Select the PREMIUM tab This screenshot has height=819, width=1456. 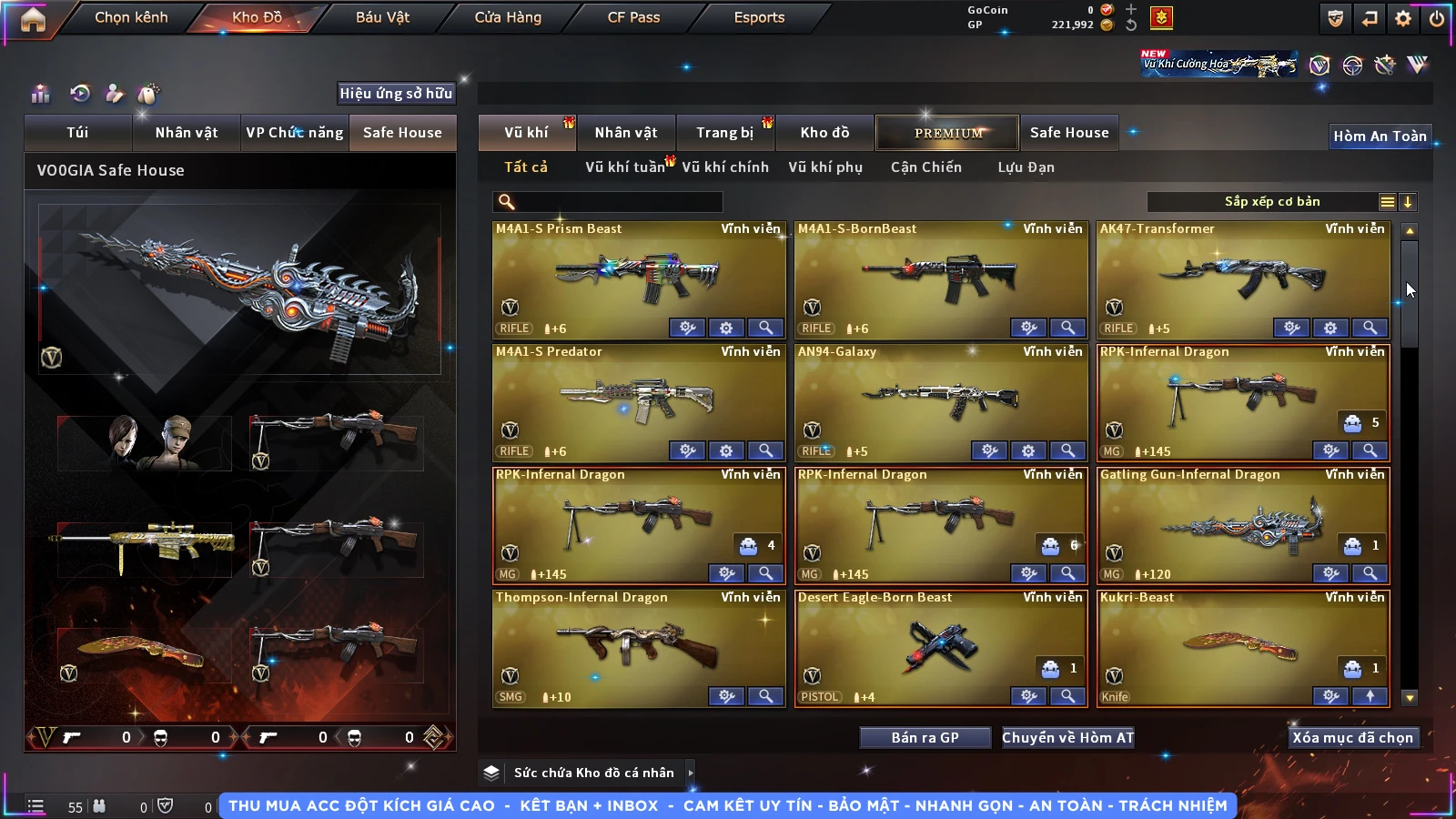[x=948, y=133]
